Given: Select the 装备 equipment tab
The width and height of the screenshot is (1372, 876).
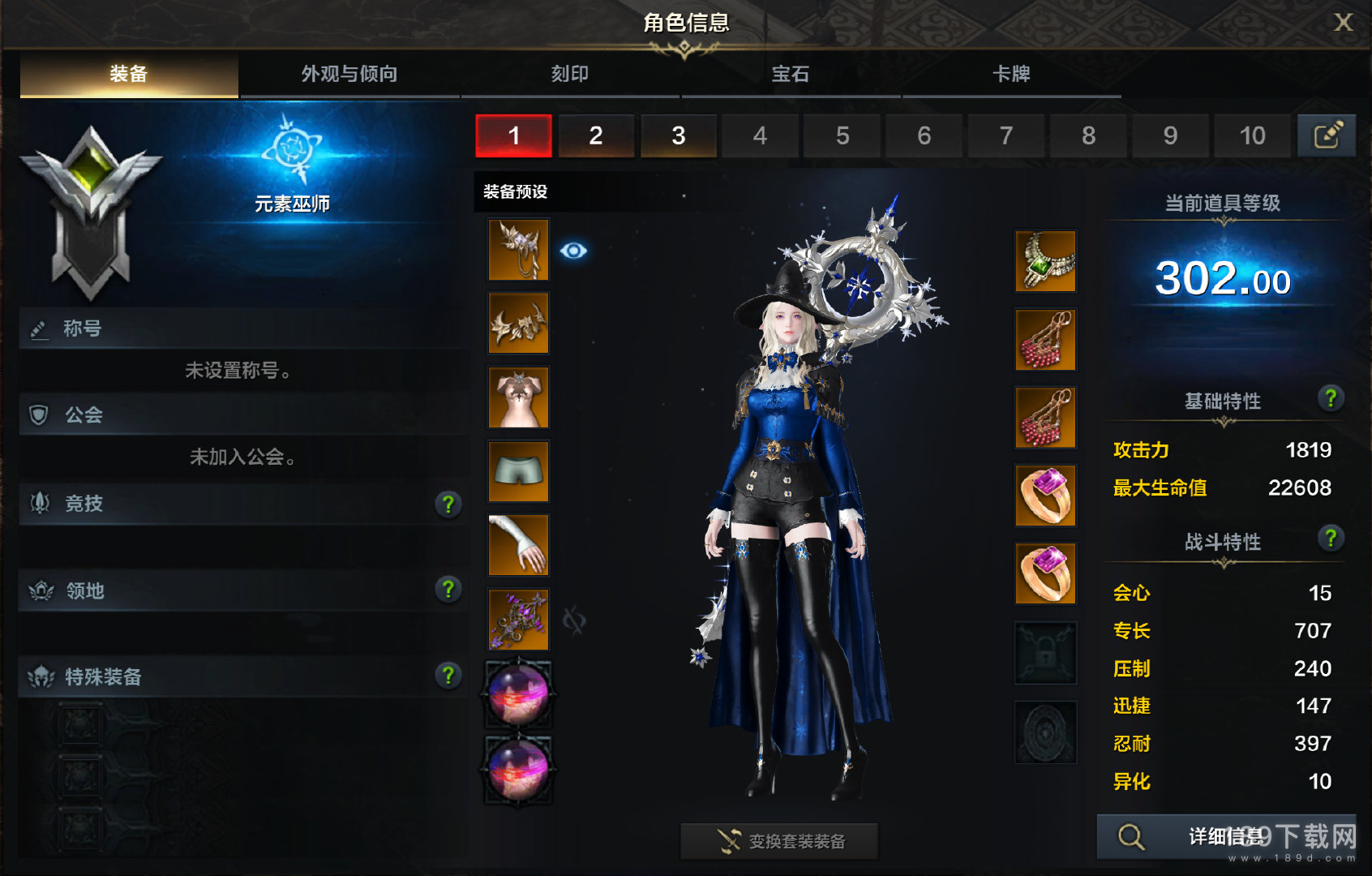Looking at the screenshot, I should tap(129, 75).
